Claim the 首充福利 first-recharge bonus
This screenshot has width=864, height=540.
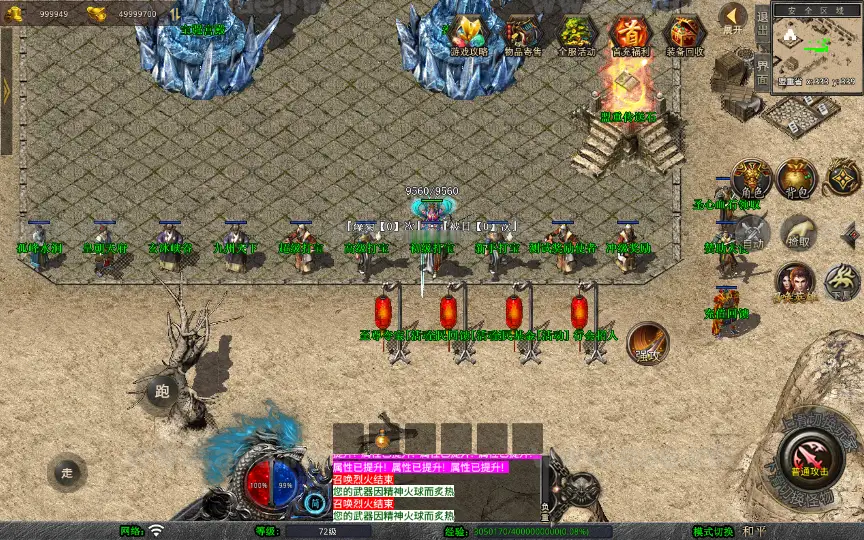pyautogui.click(x=629, y=35)
